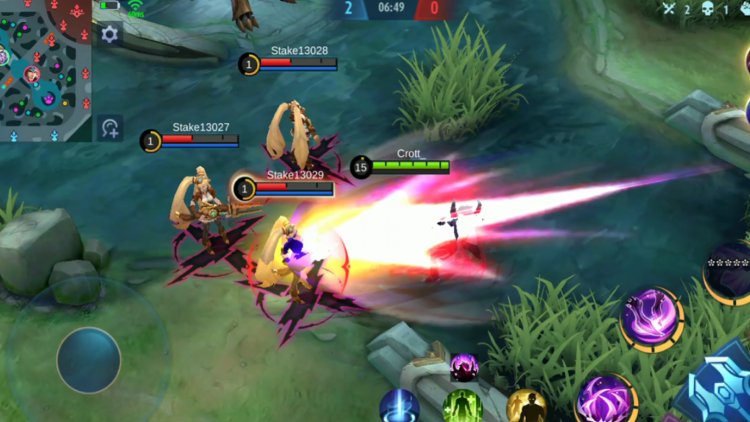Use the blue recall beam spell

point(399,407)
